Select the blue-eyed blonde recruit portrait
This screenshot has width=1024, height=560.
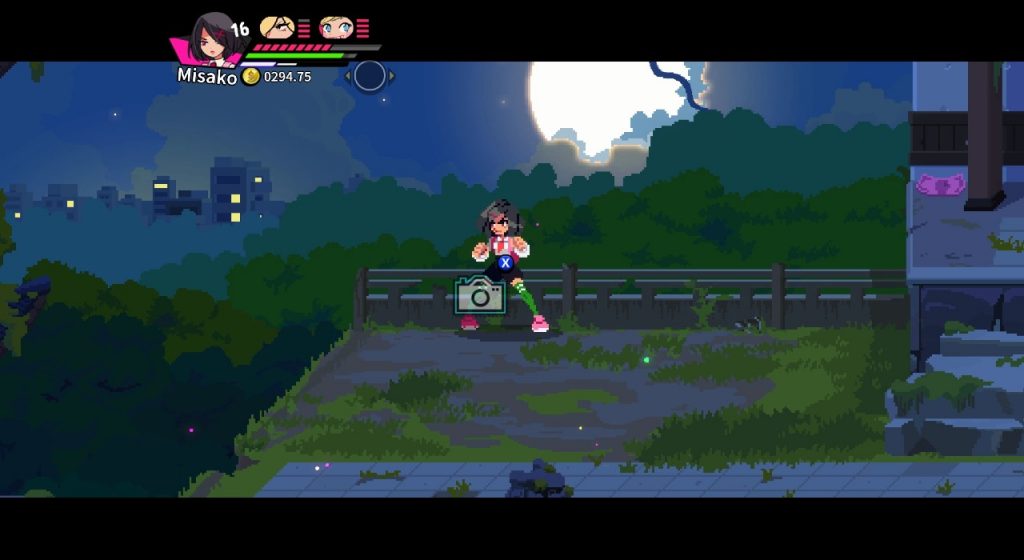pyautogui.click(x=336, y=27)
